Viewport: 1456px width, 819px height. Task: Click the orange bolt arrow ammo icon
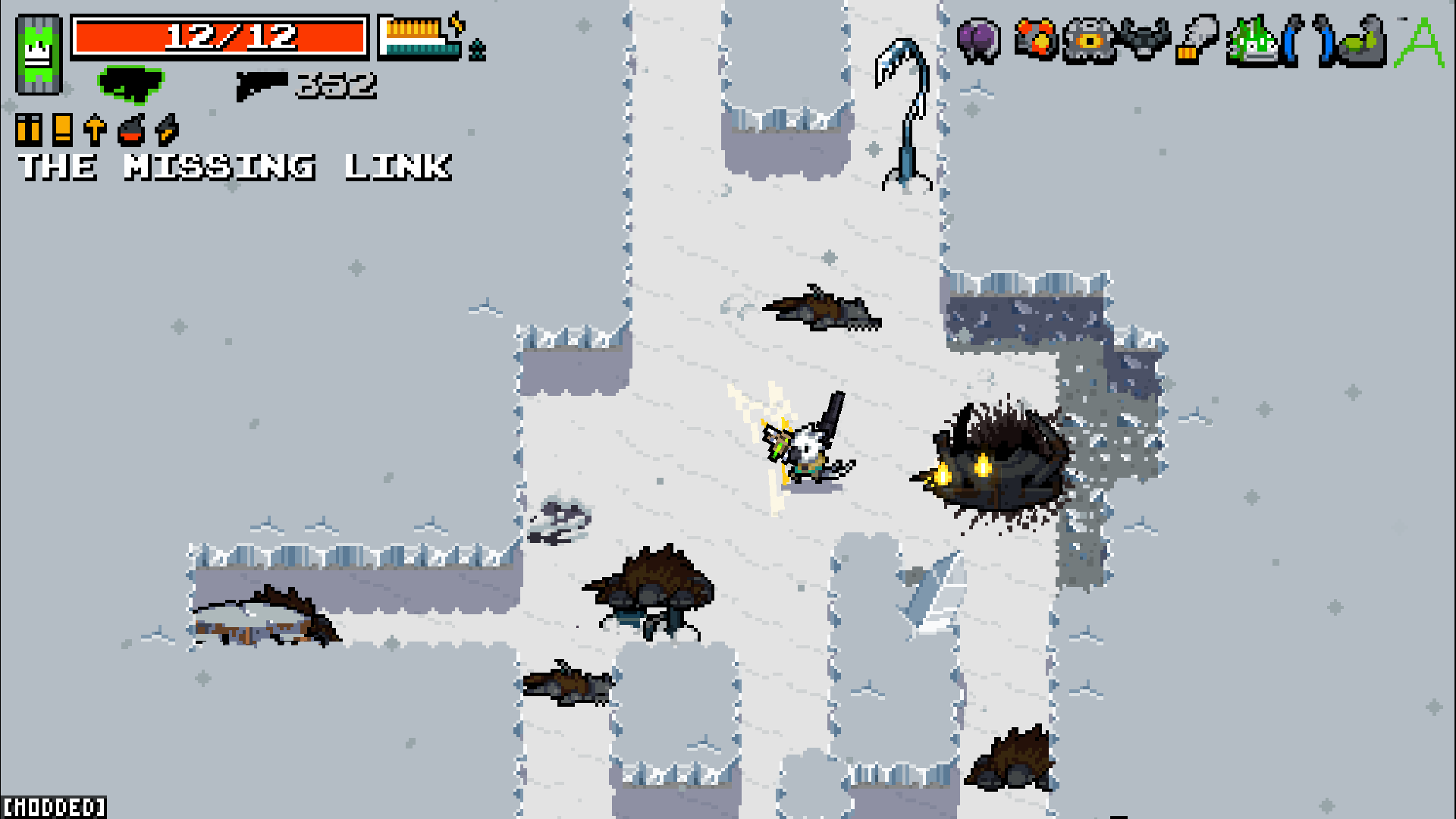95,130
